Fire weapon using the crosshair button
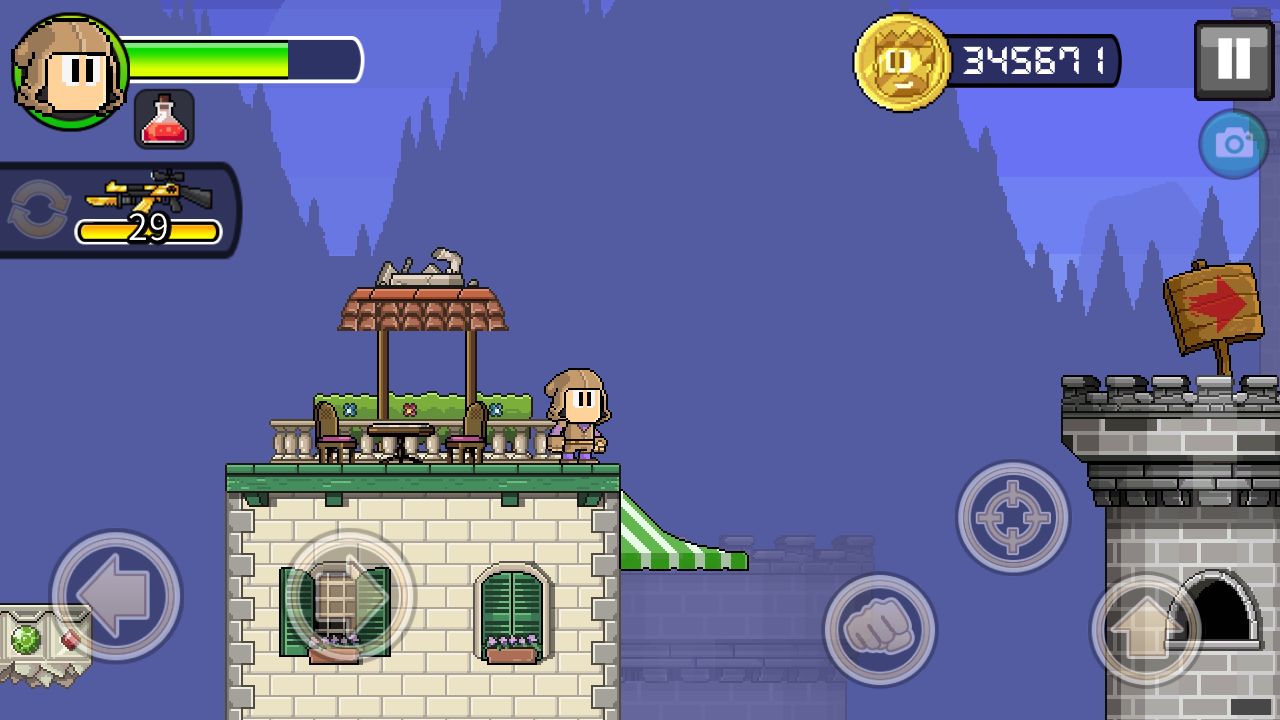 tap(1012, 517)
